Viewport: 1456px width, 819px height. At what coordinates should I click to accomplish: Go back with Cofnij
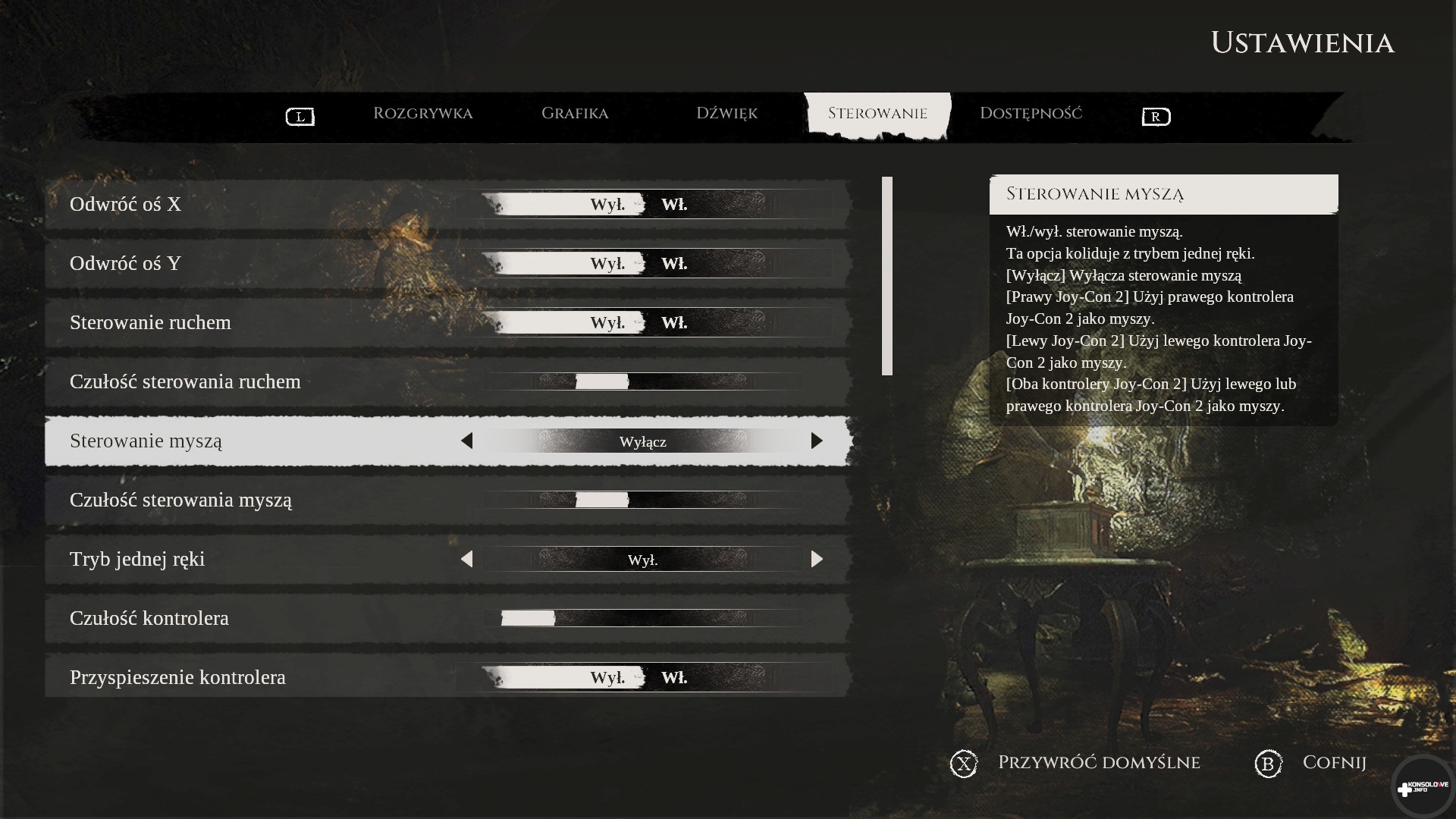point(1333,763)
